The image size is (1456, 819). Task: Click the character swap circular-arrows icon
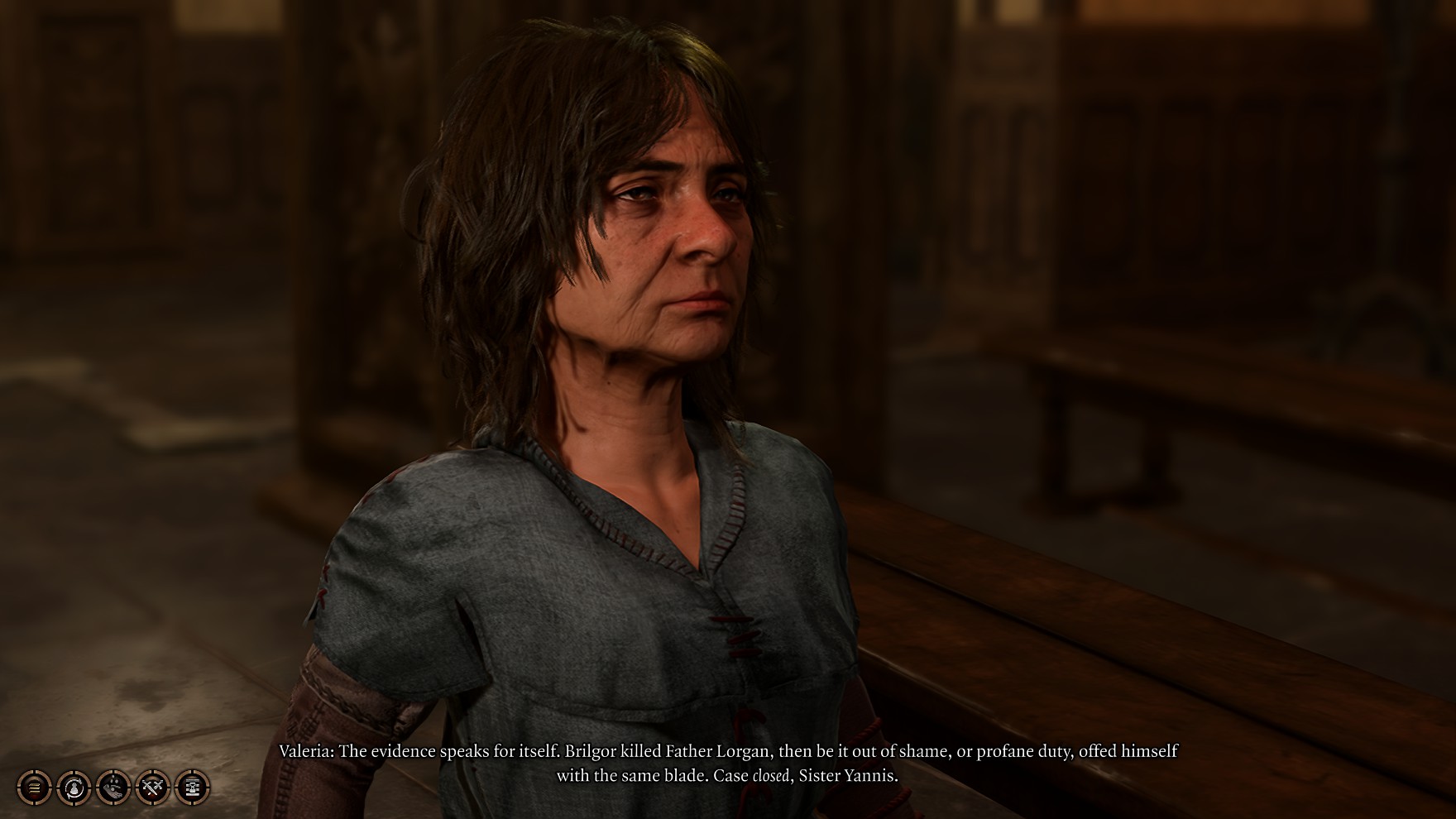pyautogui.click(x=74, y=788)
